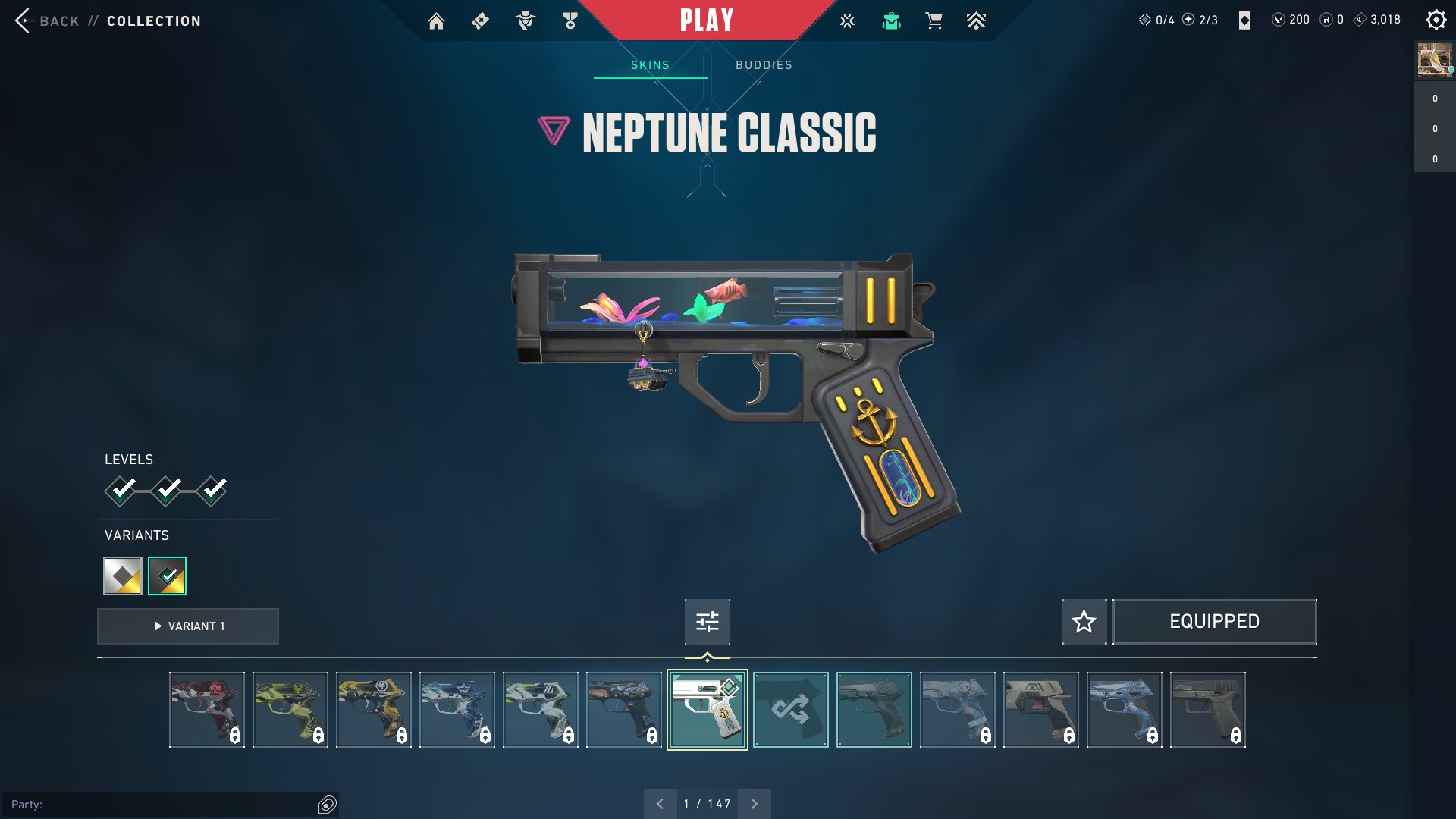Screen dimensions: 1456x819
Task: Click the EQUIPPED button
Action: [1214, 621]
